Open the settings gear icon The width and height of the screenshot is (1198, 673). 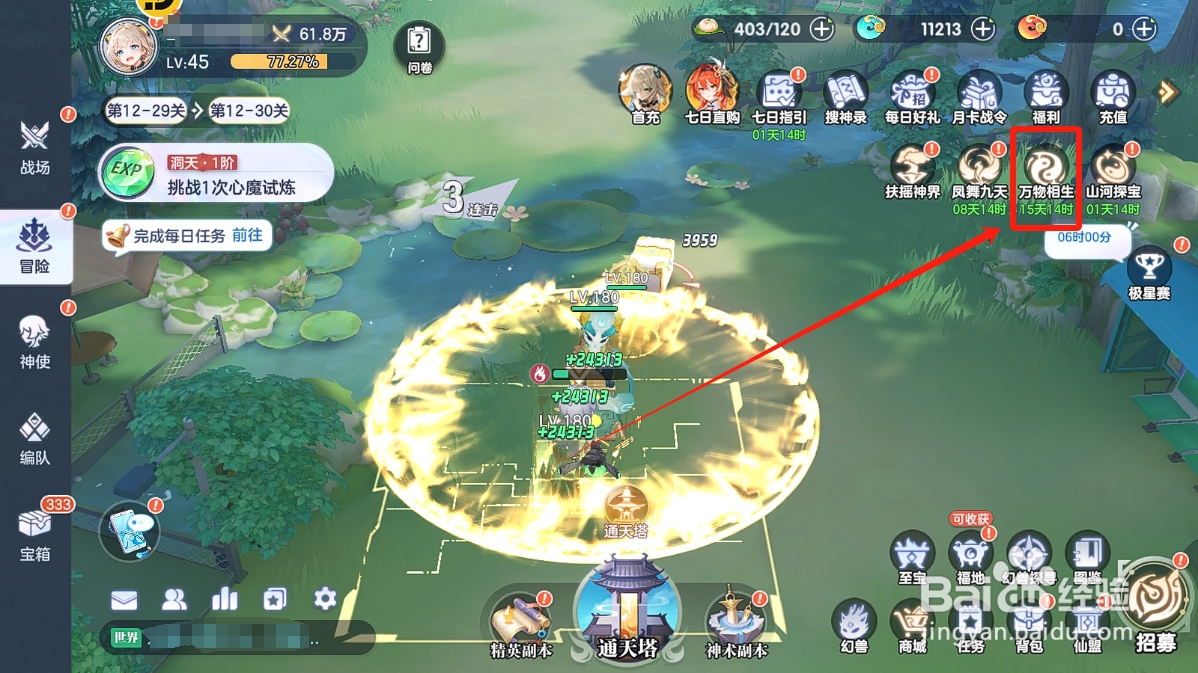[x=325, y=599]
